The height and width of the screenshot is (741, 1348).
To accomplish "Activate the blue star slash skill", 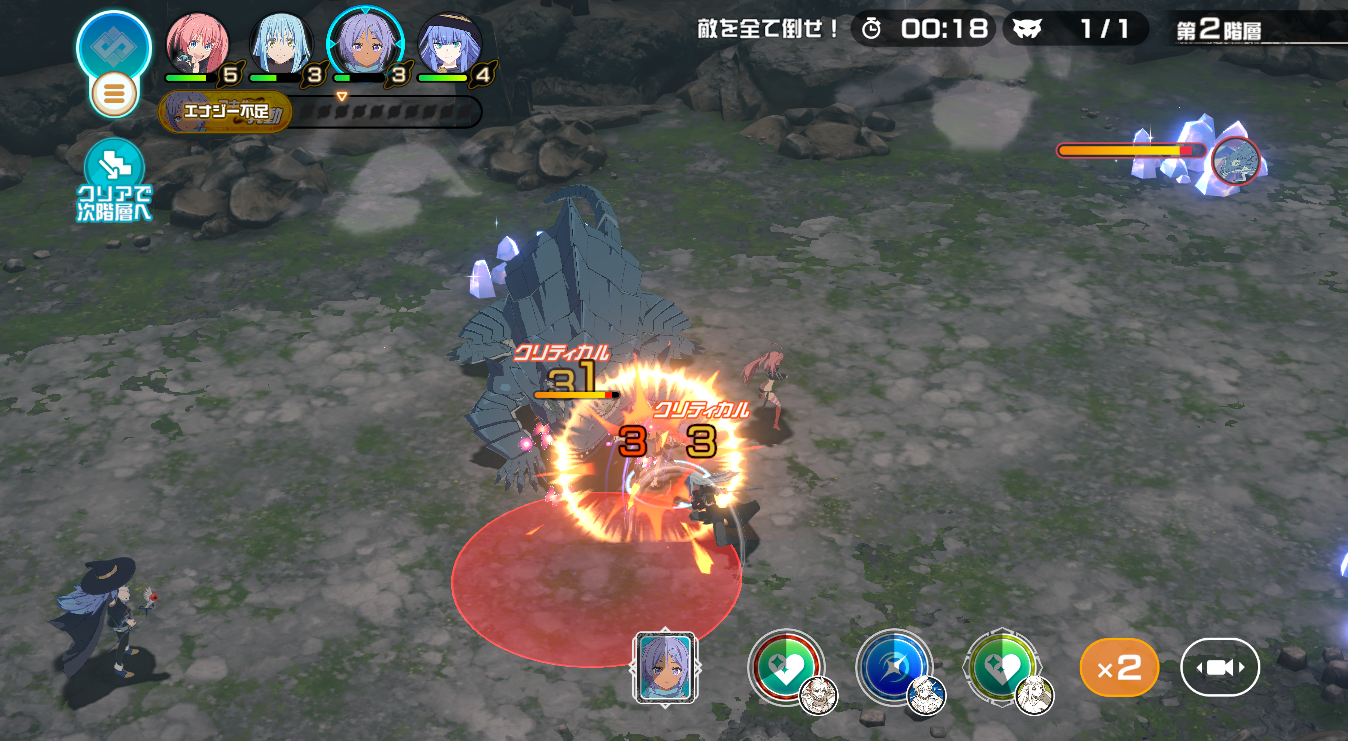I will pyautogui.click(x=893, y=667).
